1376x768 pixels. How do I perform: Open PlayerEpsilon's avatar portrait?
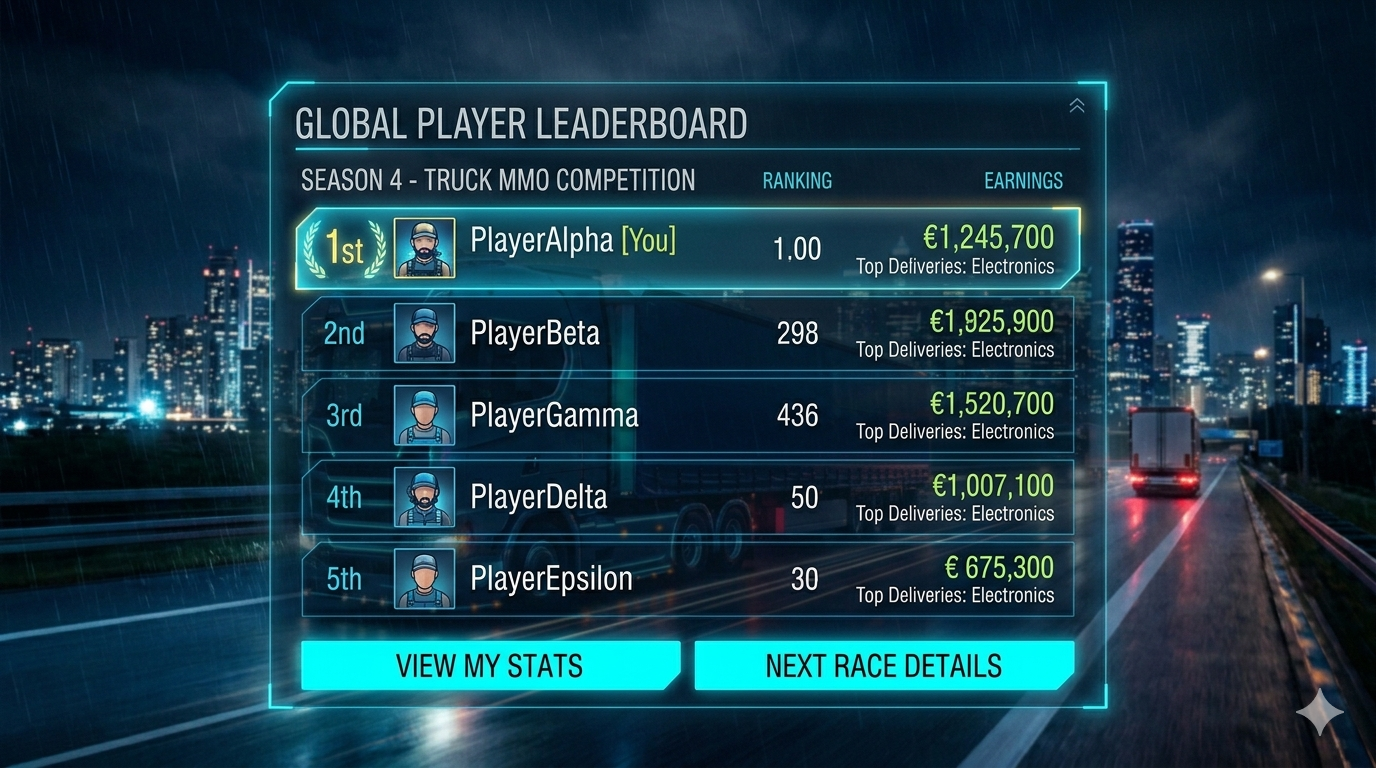(424, 579)
